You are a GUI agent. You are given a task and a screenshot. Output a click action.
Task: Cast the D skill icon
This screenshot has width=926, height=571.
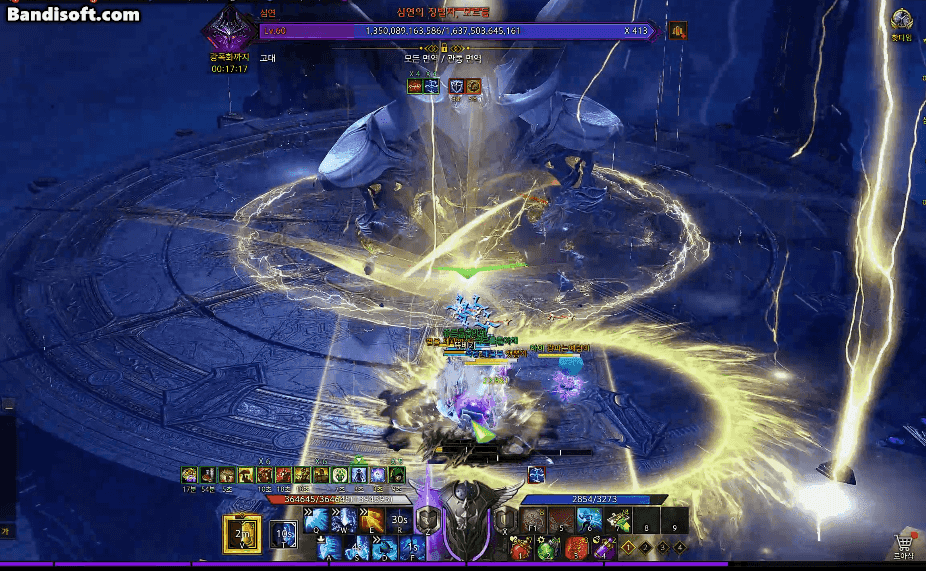tap(385, 548)
